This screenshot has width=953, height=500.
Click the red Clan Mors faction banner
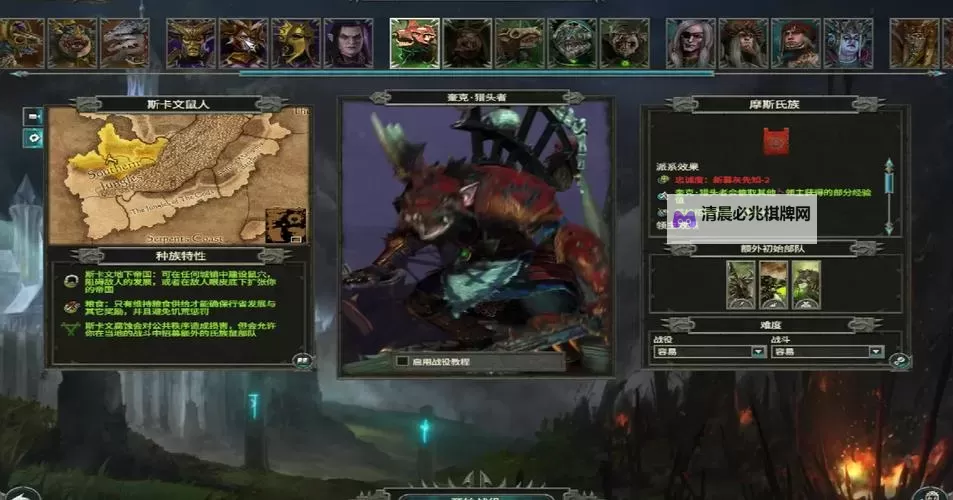774,142
